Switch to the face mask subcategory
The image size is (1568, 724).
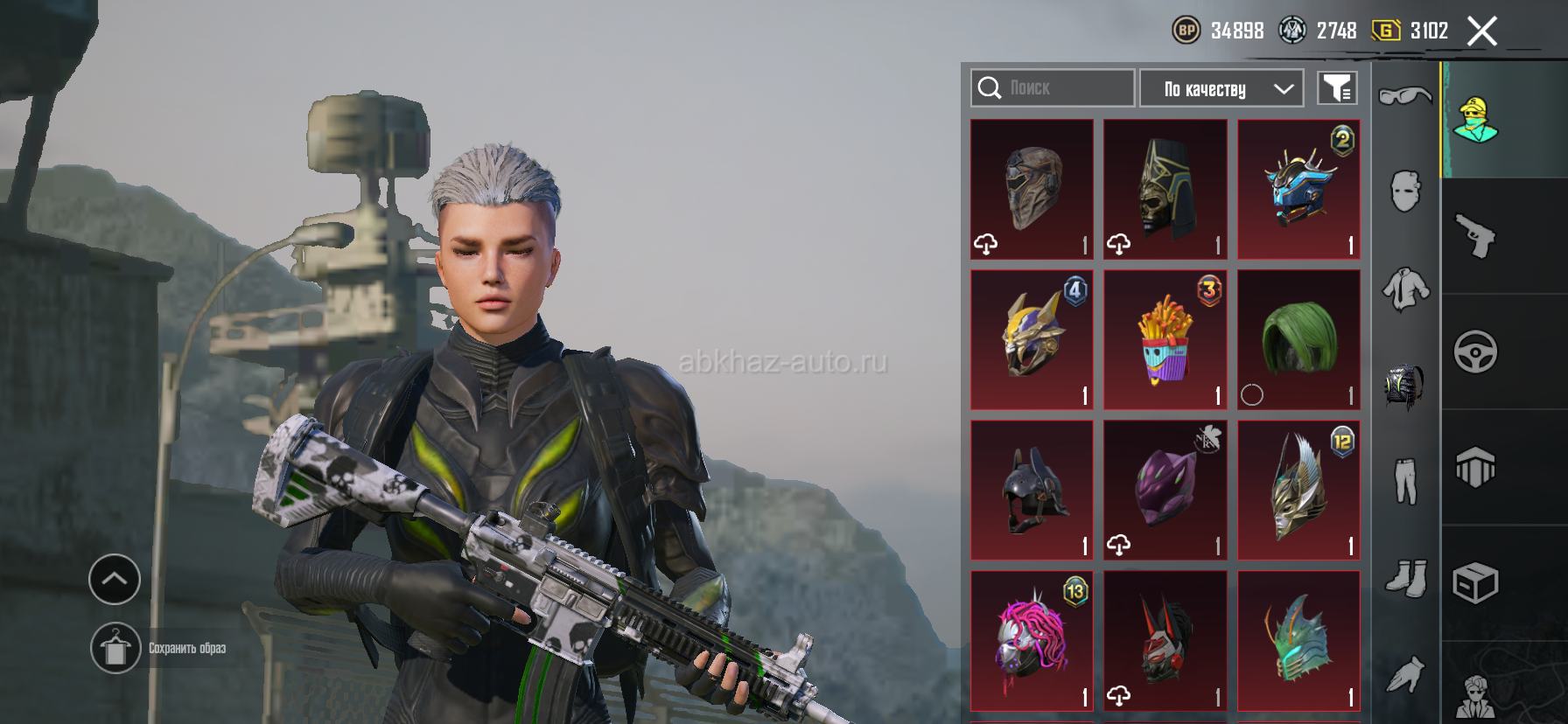click(x=1405, y=191)
